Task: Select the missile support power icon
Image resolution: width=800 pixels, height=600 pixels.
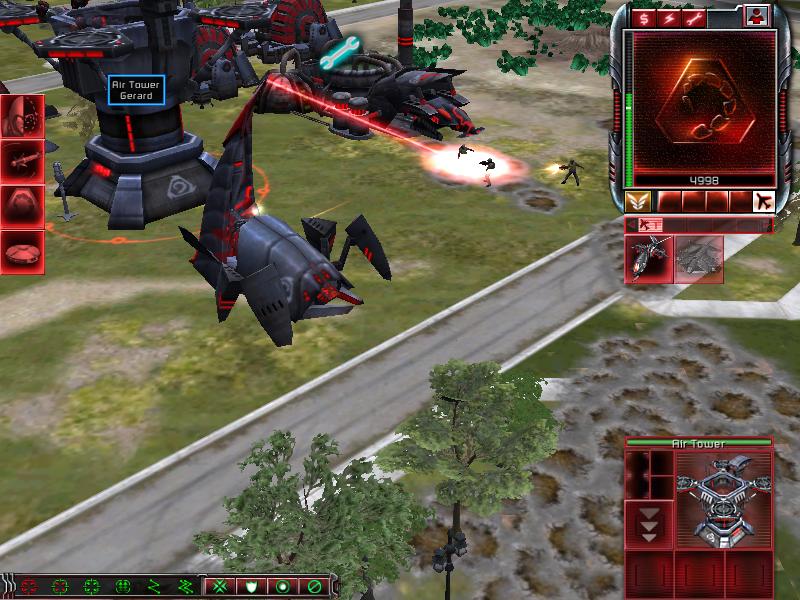Action: point(22,160)
